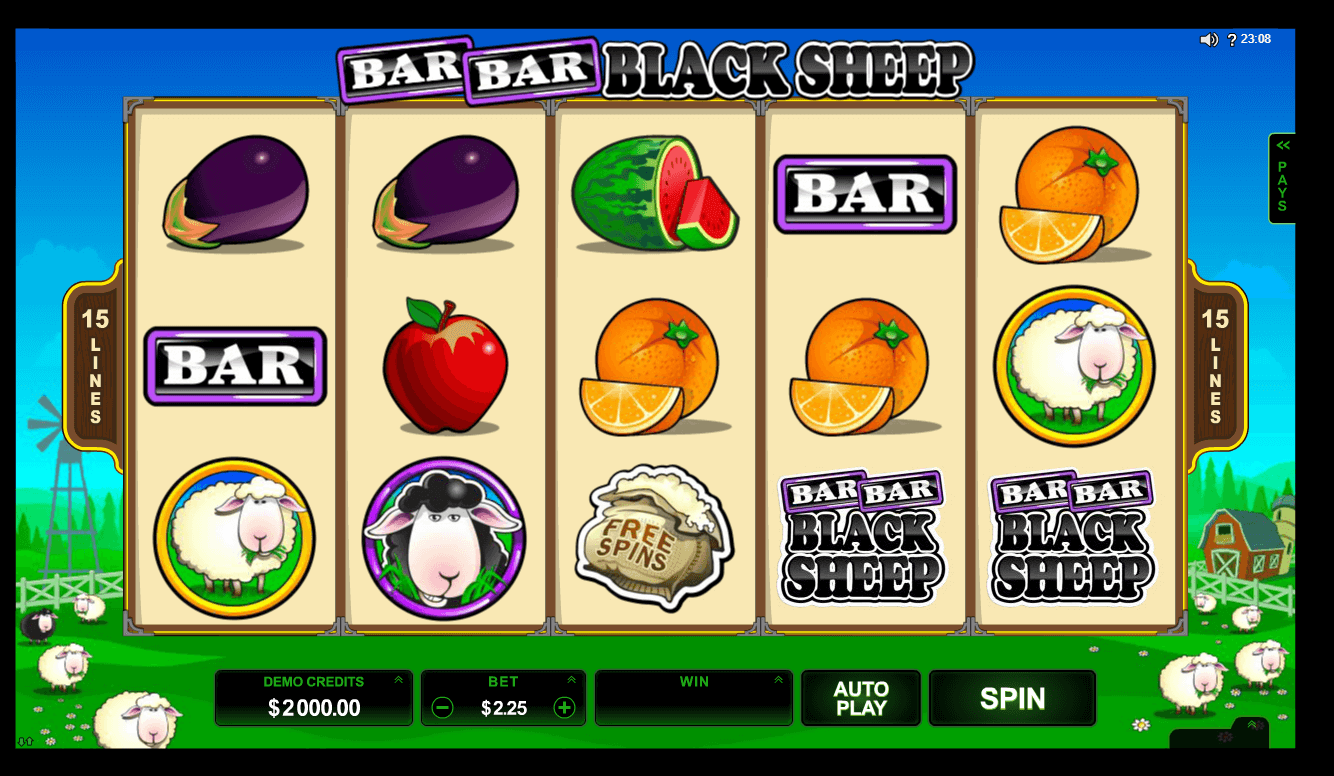Open the PAYS paytable tab
Image resolution: width=1334 pixels, height=776 pixels.
pos(1281,178)
